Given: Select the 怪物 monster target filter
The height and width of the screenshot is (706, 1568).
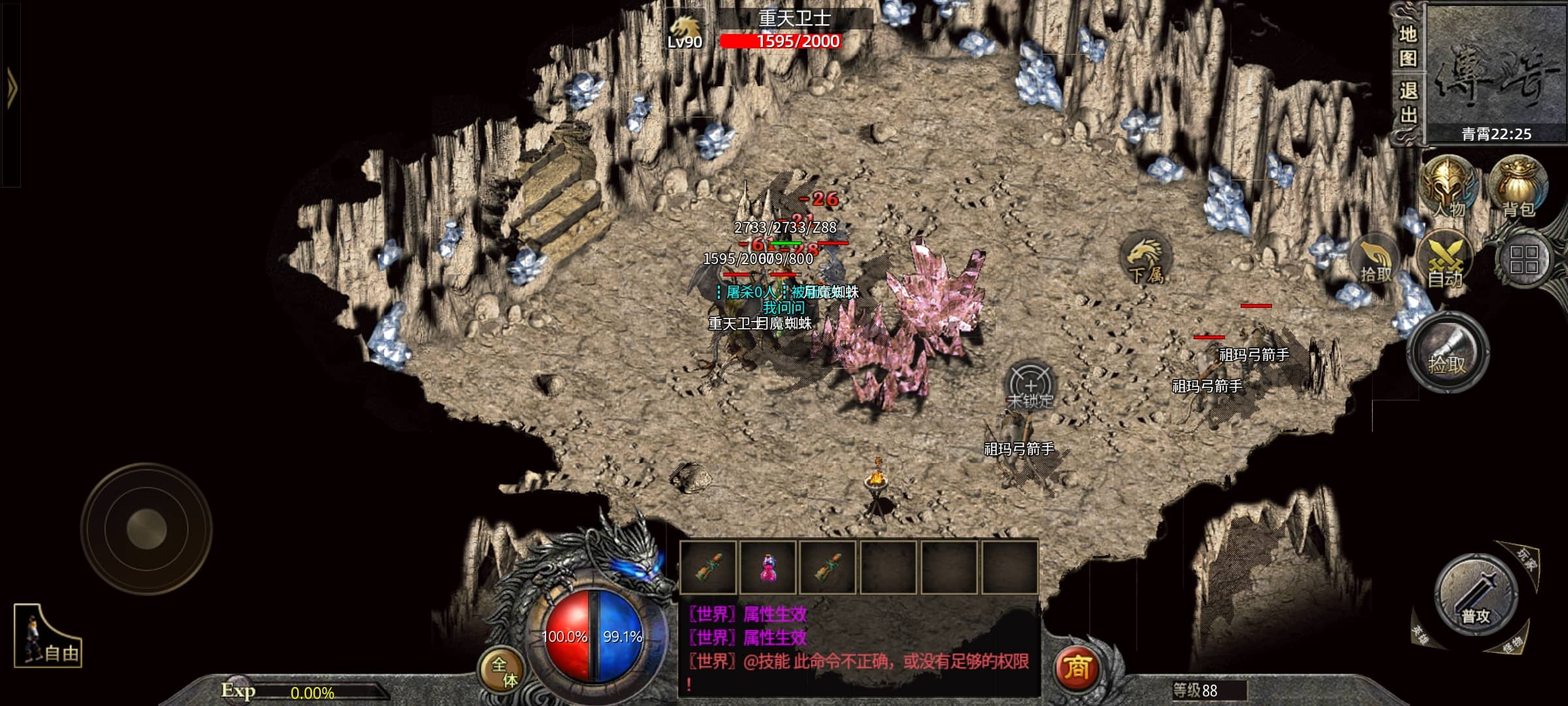Looking at the screenshot, I should click(x=1511, y=644).
